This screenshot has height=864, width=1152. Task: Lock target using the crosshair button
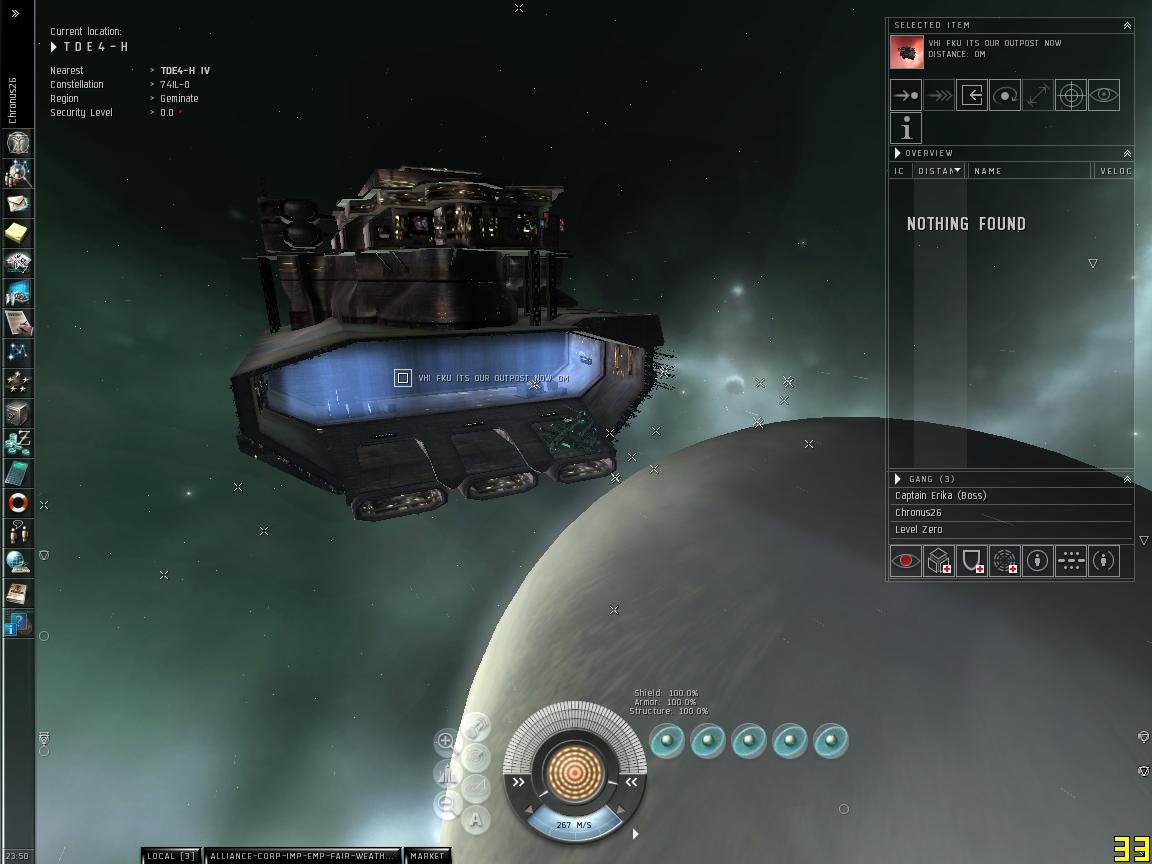pos(1071,95)
